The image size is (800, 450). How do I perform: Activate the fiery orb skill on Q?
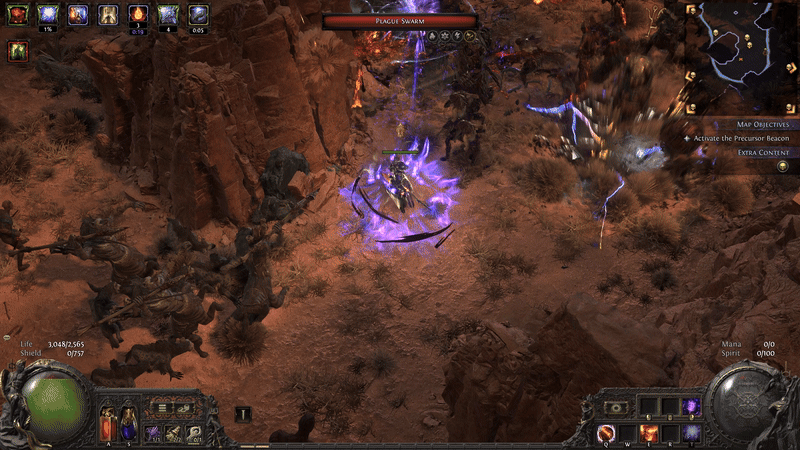pyautogui.click(x=606, y=432)
